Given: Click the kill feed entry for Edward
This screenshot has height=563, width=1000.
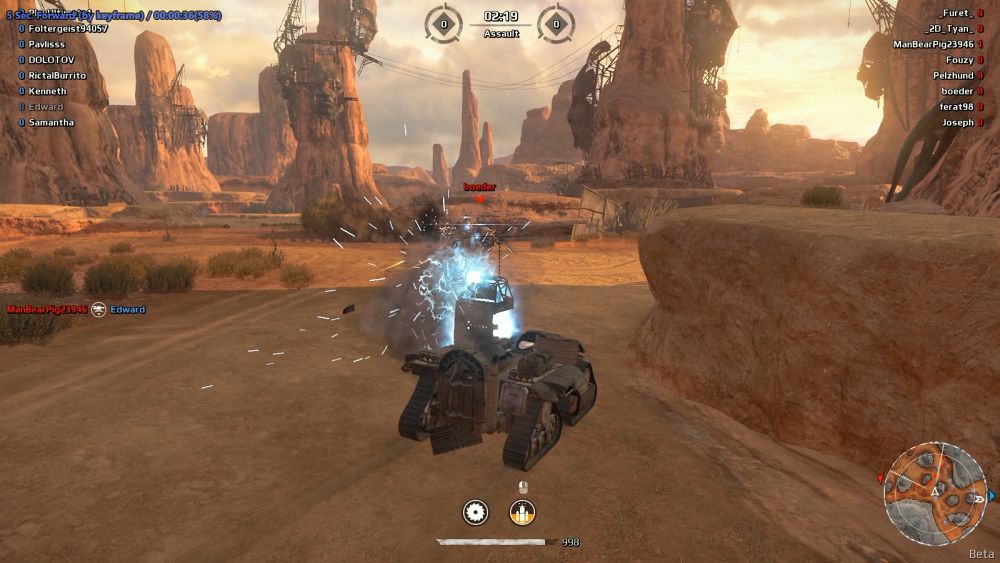Looking at the screenshot, I should coord(128,310).
